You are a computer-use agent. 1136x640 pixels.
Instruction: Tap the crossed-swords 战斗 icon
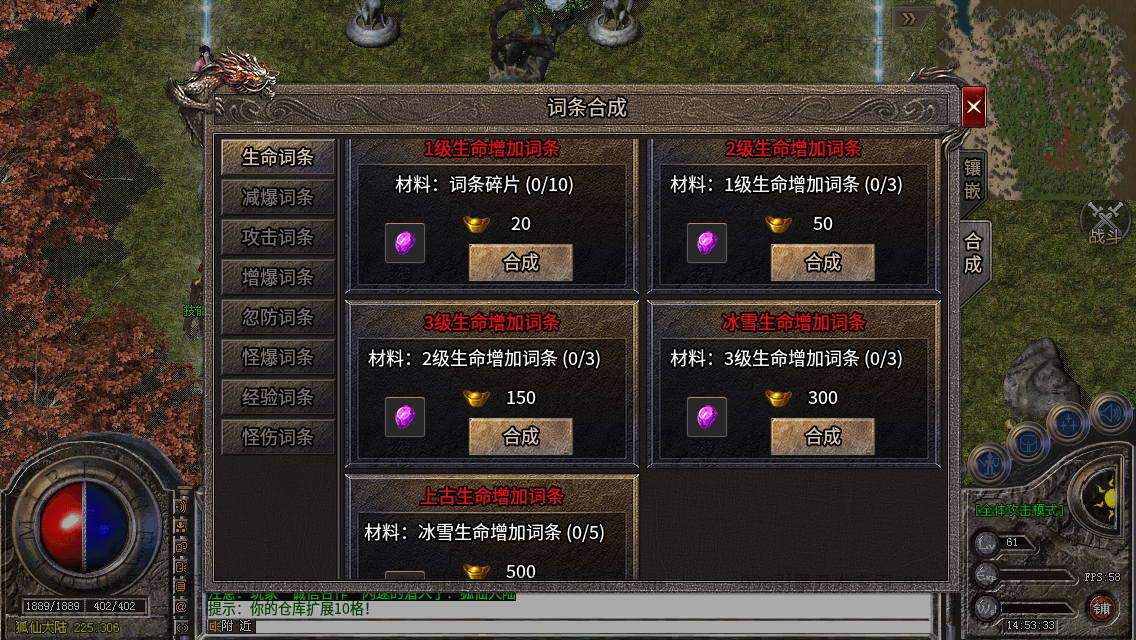1104,221
